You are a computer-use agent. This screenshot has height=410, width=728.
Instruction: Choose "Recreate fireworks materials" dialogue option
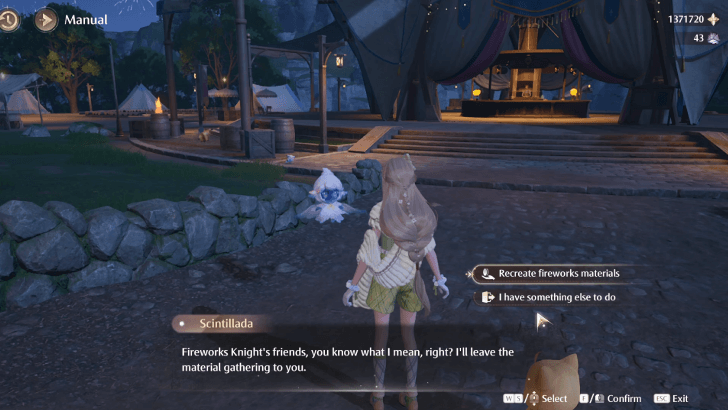[558, 273]
